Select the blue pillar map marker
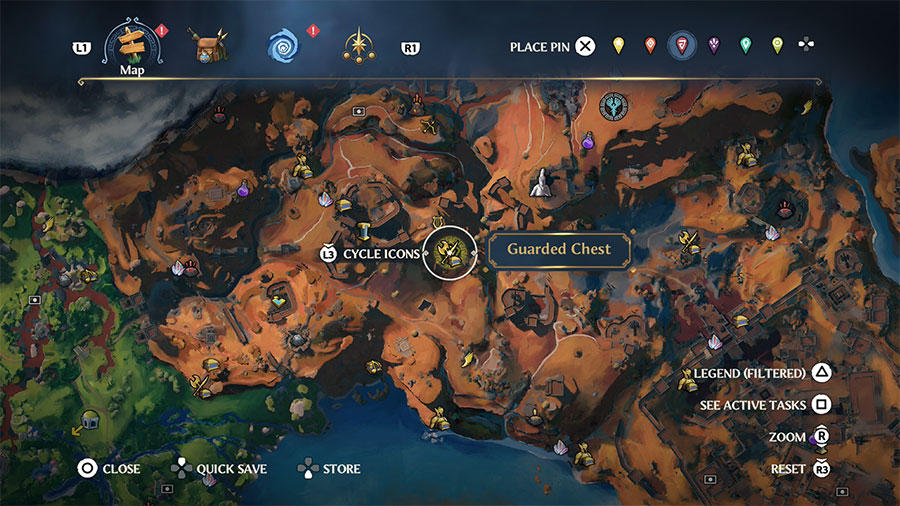 (365, 230)
